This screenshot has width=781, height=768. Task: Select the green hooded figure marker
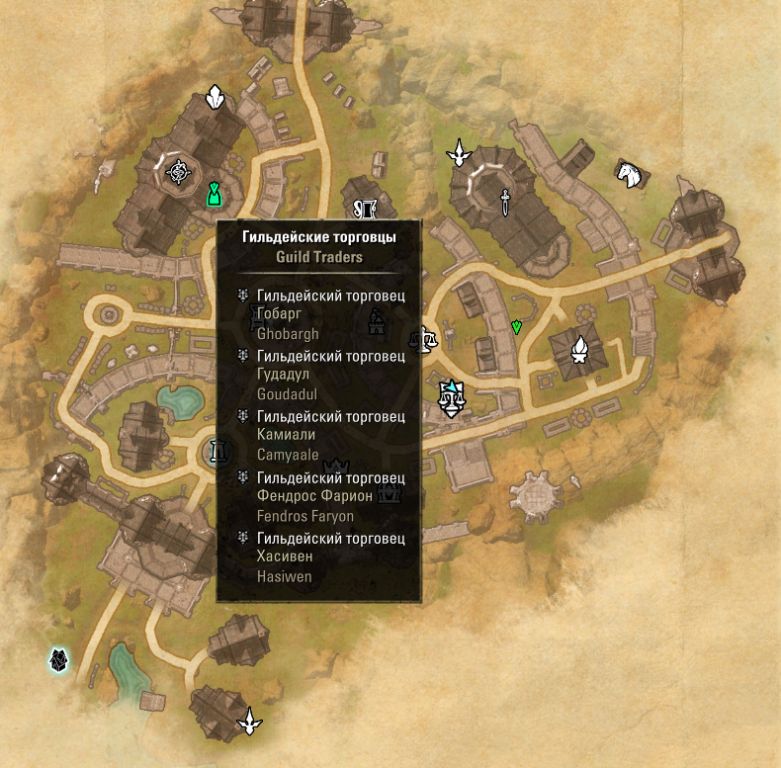pyautogui.click(x=213, y=193)
